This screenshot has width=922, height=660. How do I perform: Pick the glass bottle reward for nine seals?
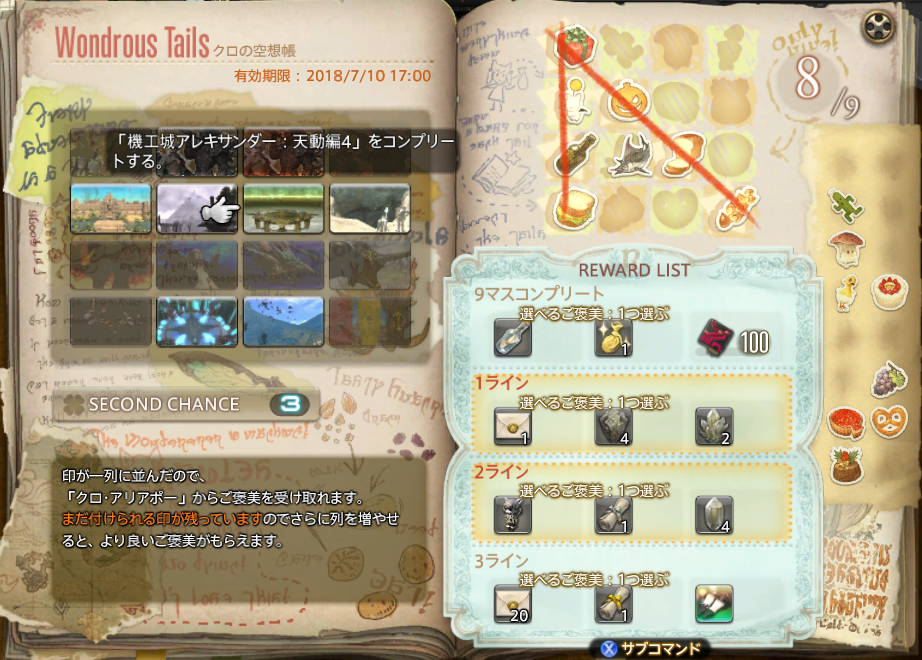click(513, 338)
